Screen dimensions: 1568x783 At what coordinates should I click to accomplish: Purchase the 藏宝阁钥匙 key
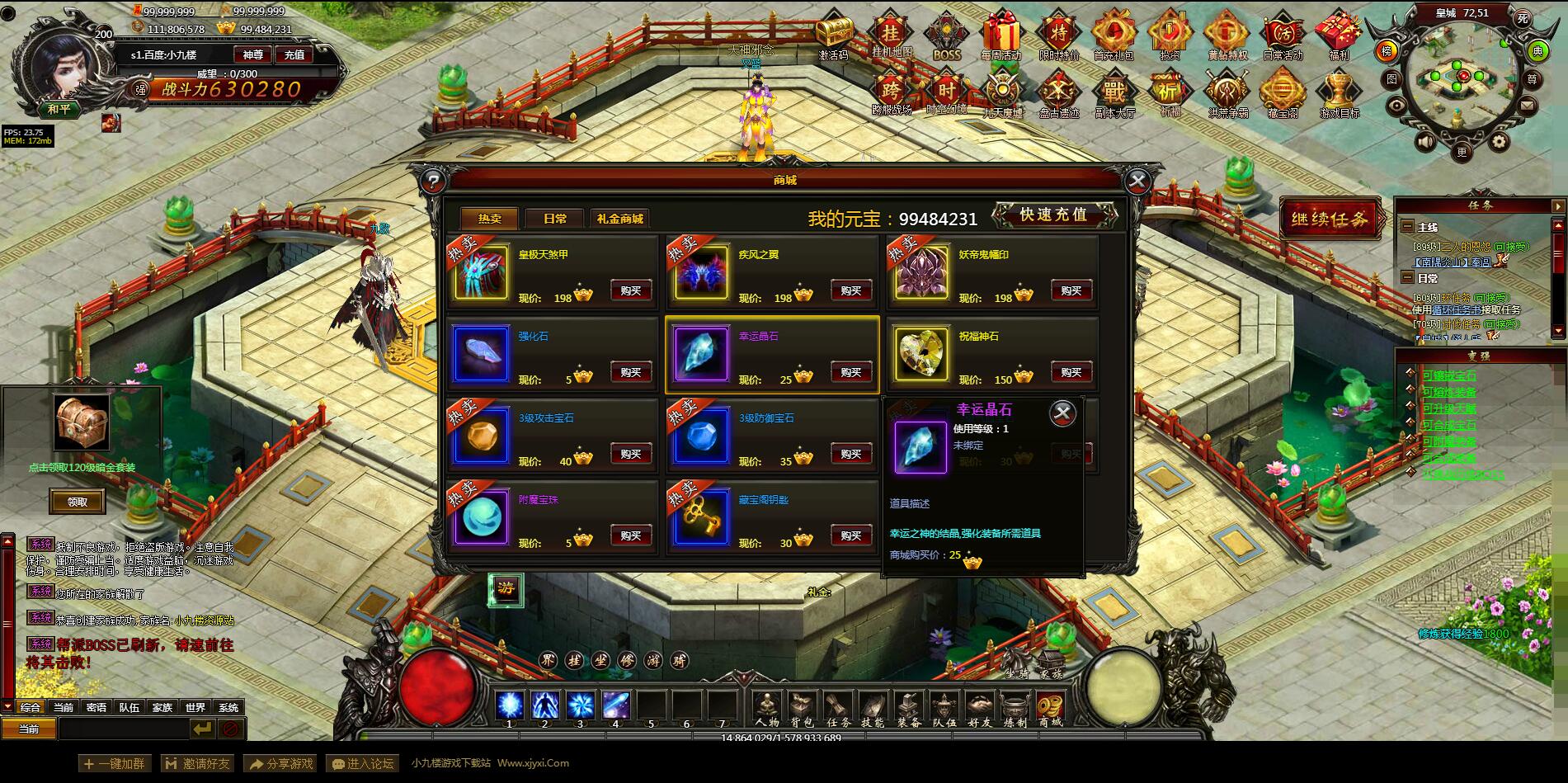[851, 535]
